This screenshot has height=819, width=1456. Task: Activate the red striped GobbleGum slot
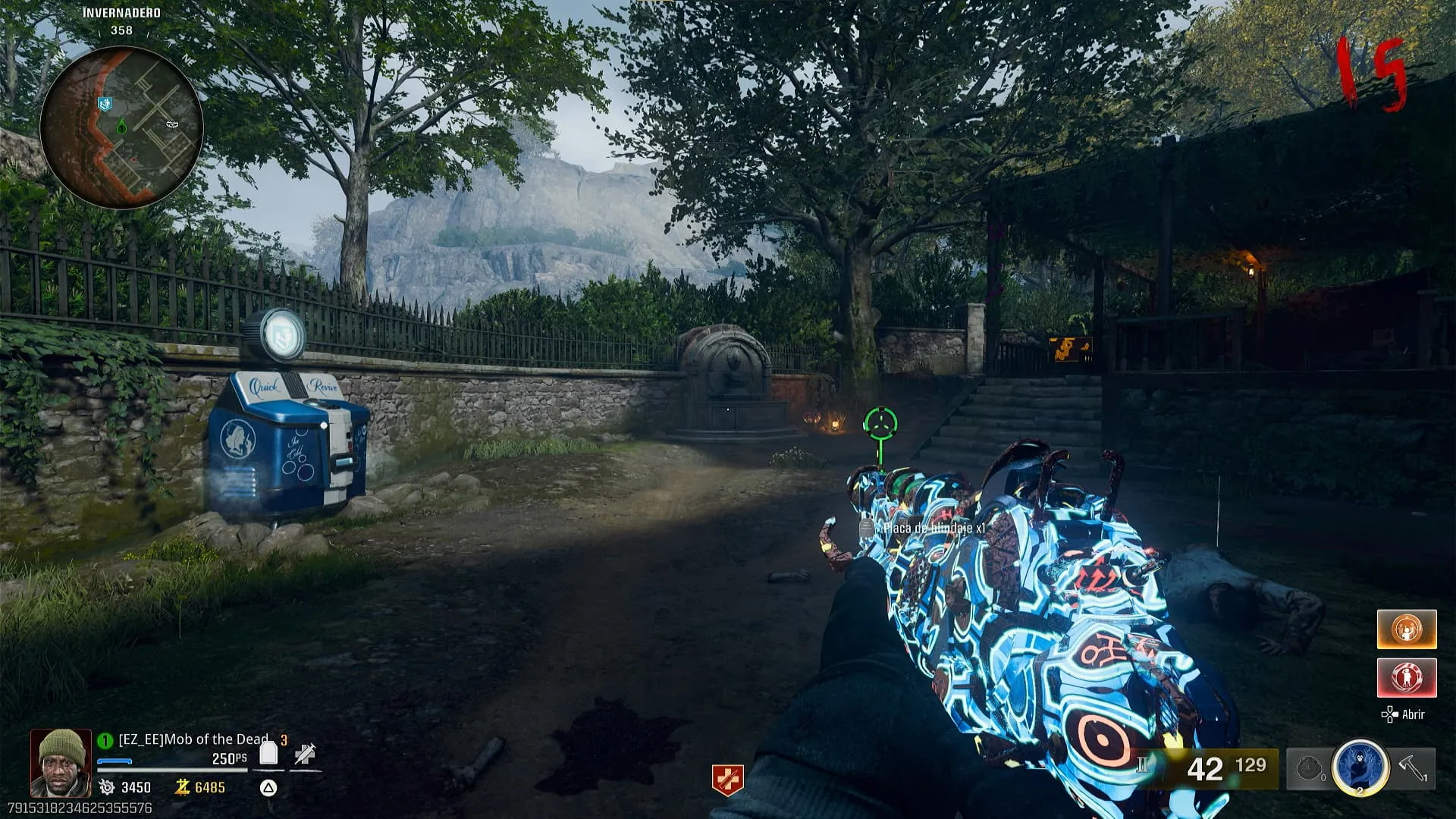coord(1407,677)
